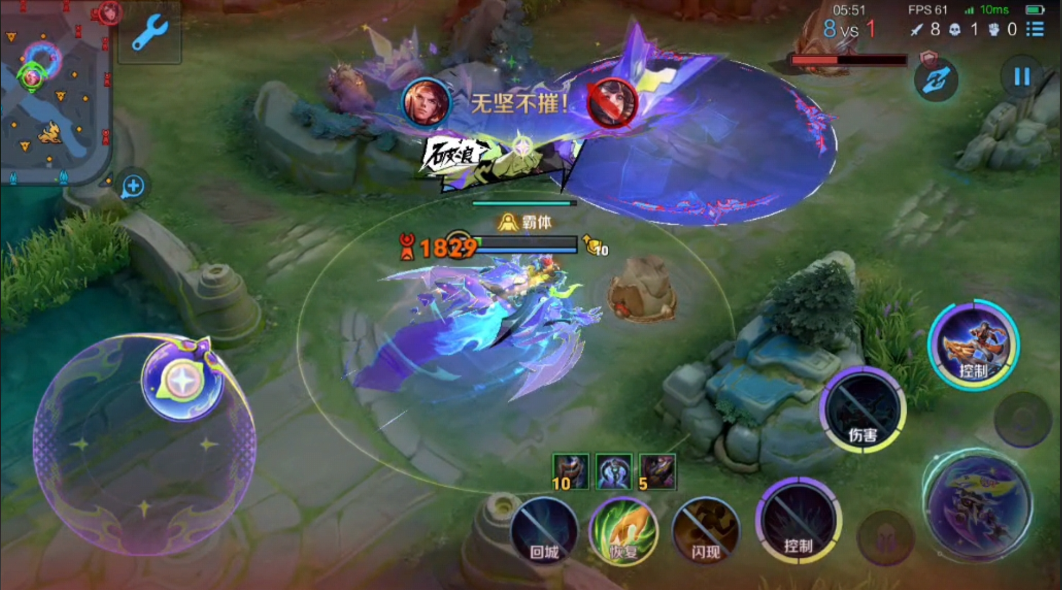Tap the small tower-attack button
The width and height of the screenshot is (1062, 590).
[x=1022, y=418]
